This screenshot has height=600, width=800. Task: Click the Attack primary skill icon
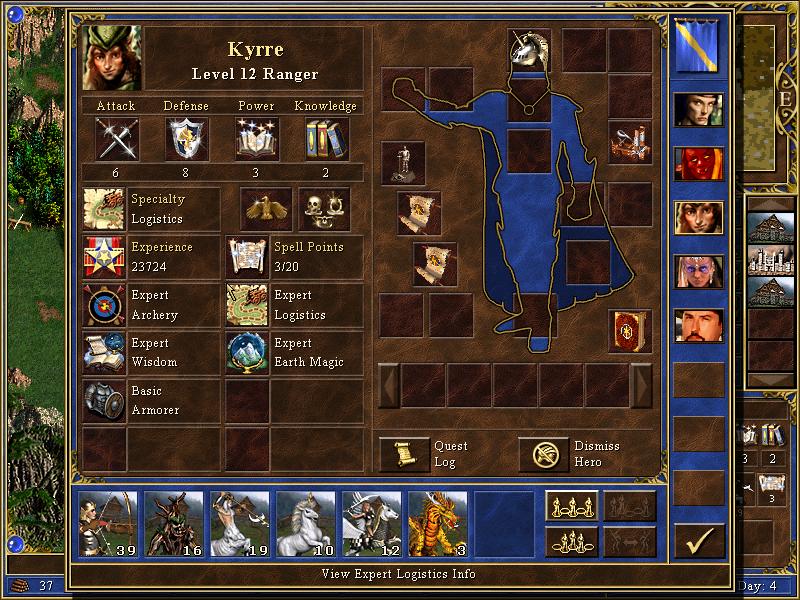click(x=116, y=139)
